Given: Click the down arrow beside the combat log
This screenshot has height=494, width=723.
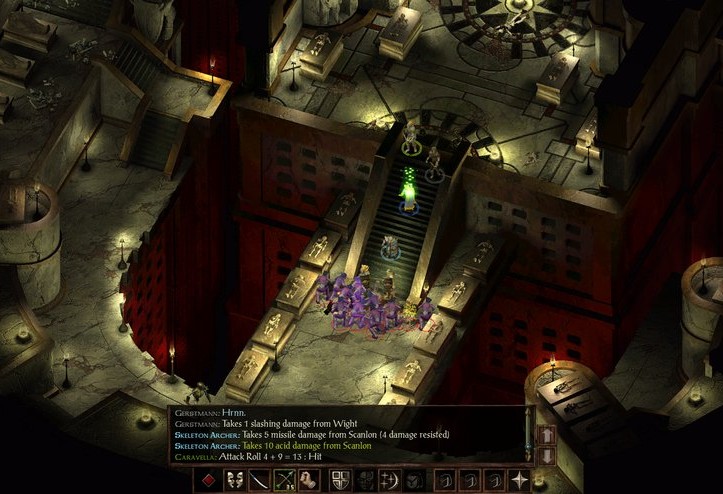Looking at the screenshot, I should pos(546,455).
